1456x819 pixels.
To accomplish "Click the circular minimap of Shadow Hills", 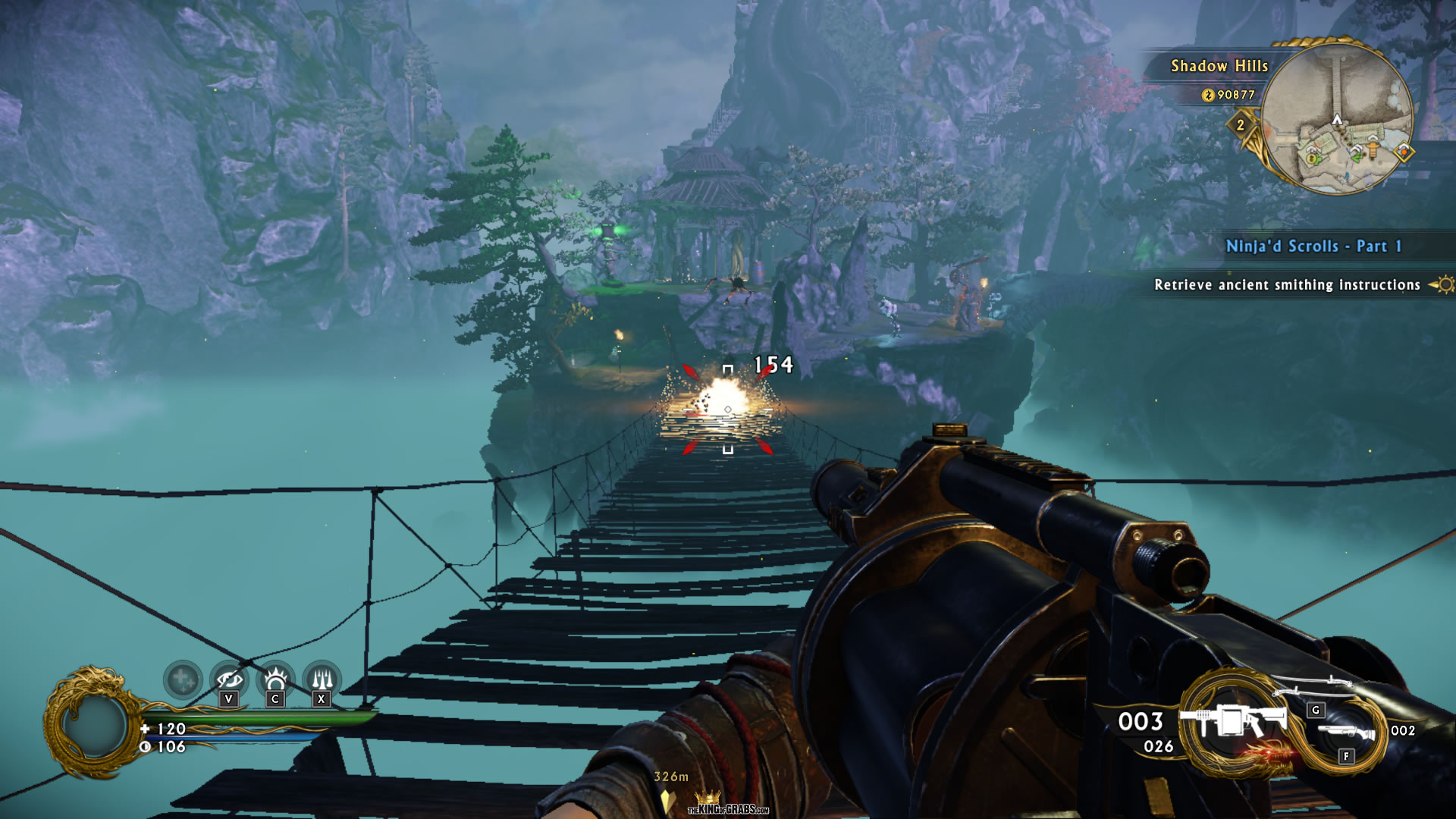I will click(x=1336, y=118).
